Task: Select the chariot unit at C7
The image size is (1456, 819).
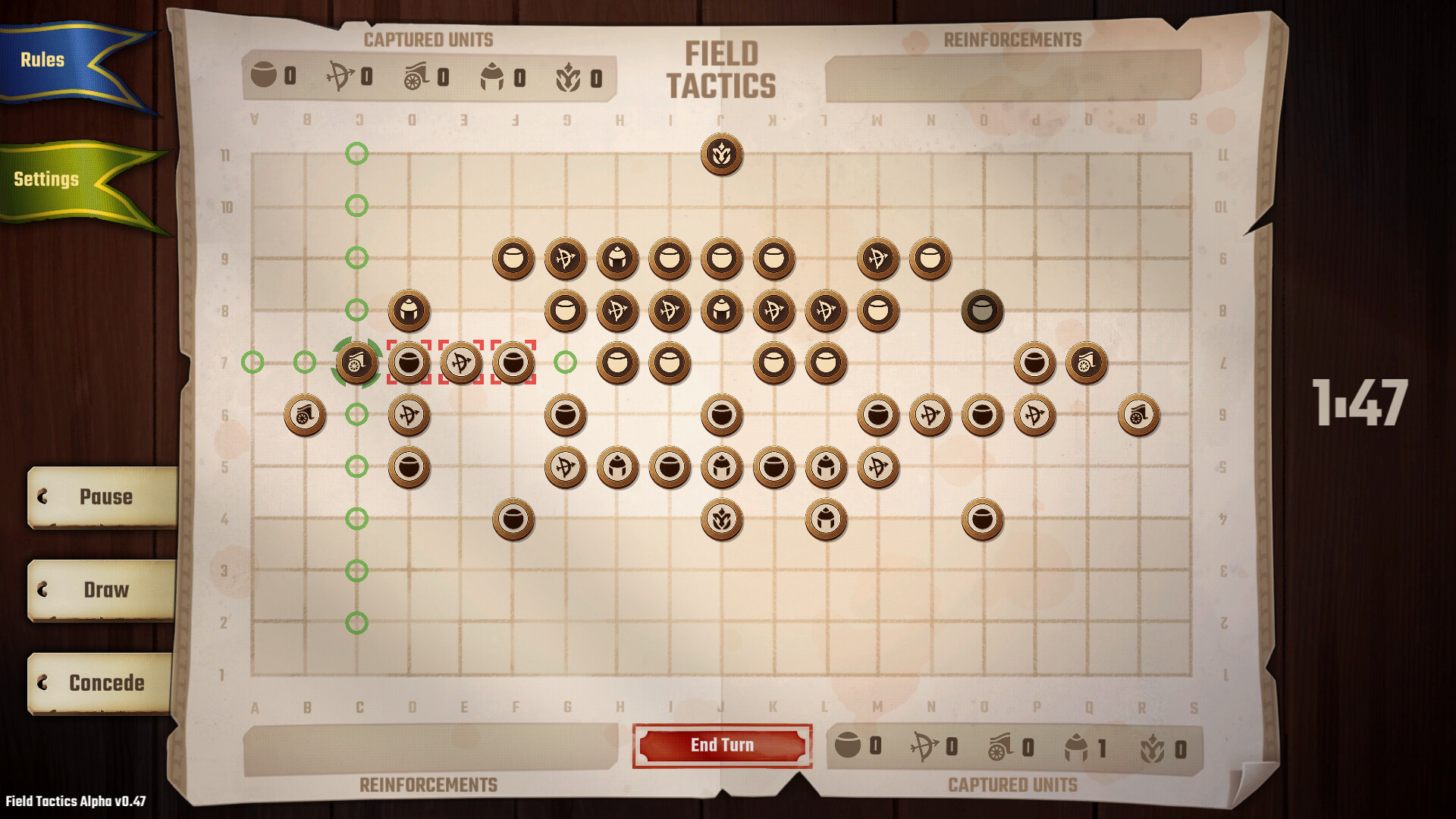Action: pyautogui.click(x=357, y=362)
